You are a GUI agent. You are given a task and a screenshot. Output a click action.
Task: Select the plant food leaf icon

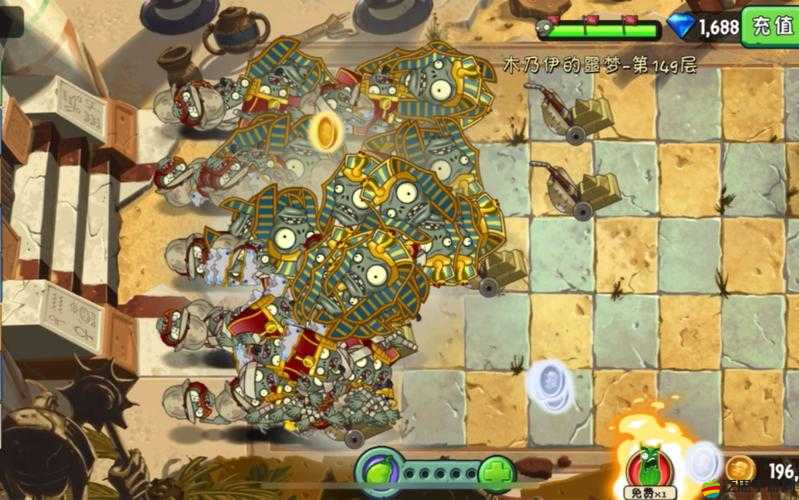coord(379,470)
